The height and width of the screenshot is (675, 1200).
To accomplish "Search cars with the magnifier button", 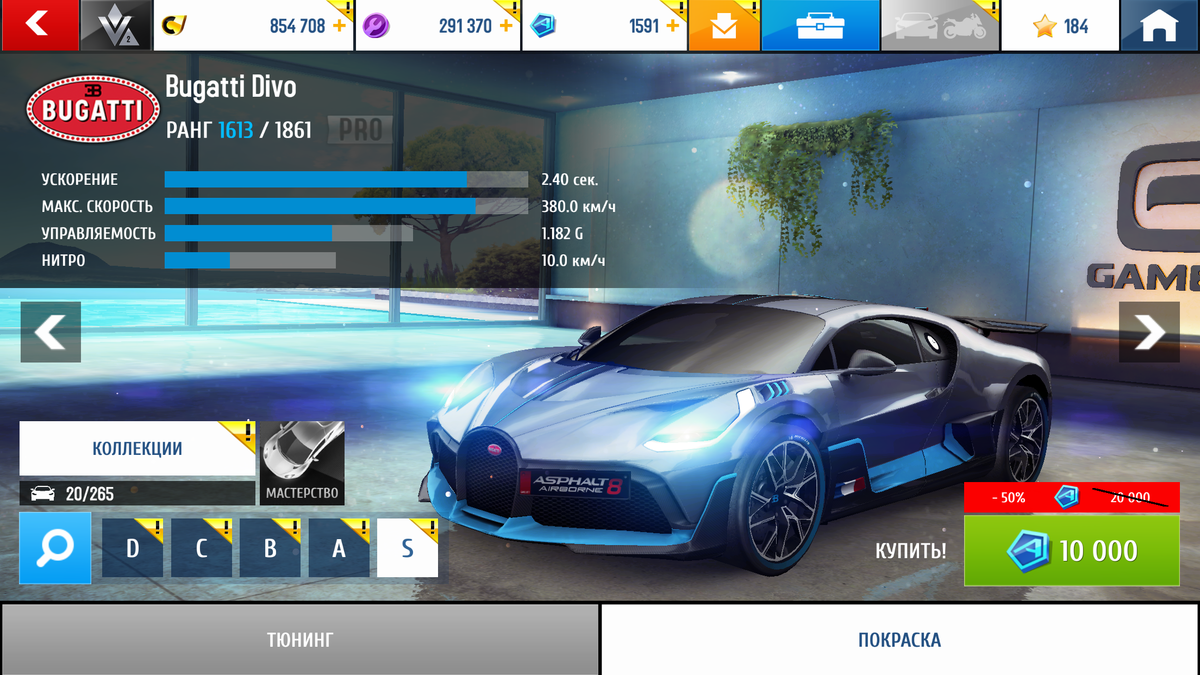I will point(55,547).
